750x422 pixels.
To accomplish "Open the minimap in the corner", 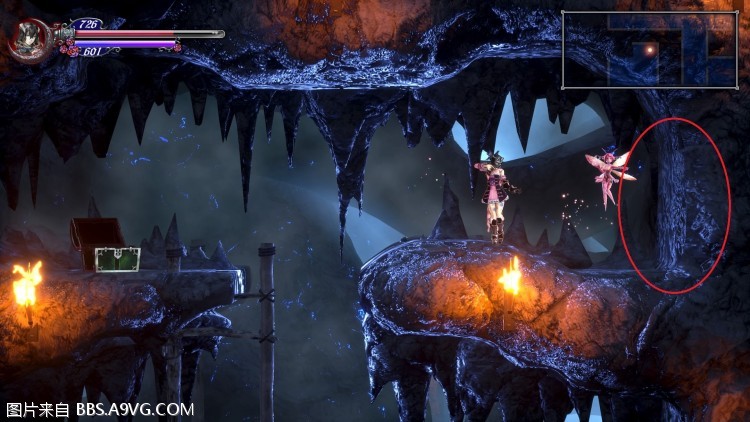I will tap(649, 49).
